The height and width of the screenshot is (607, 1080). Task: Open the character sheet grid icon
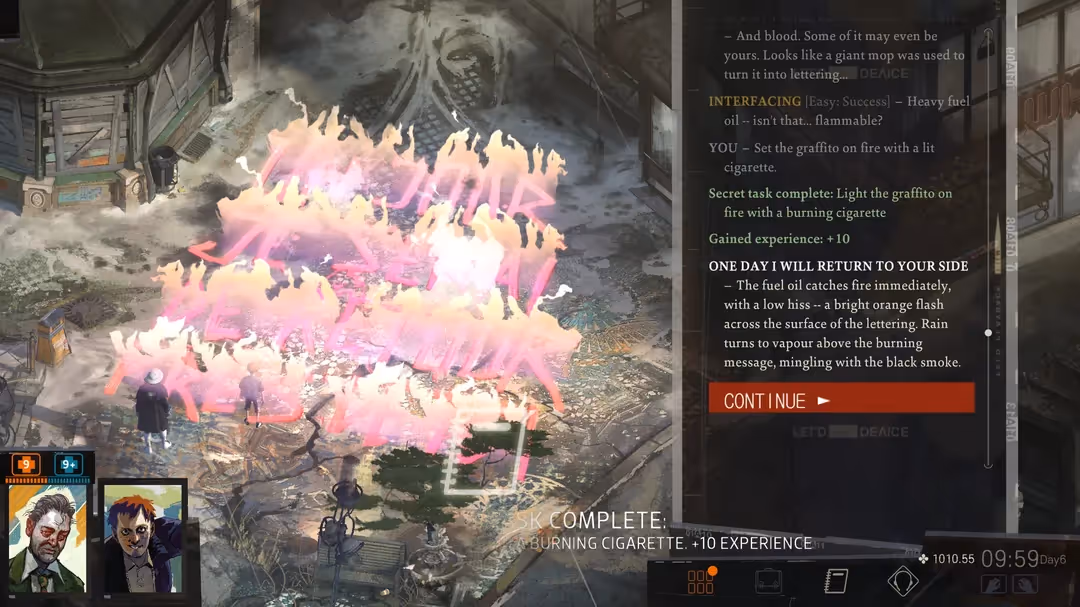click(701, 581)
